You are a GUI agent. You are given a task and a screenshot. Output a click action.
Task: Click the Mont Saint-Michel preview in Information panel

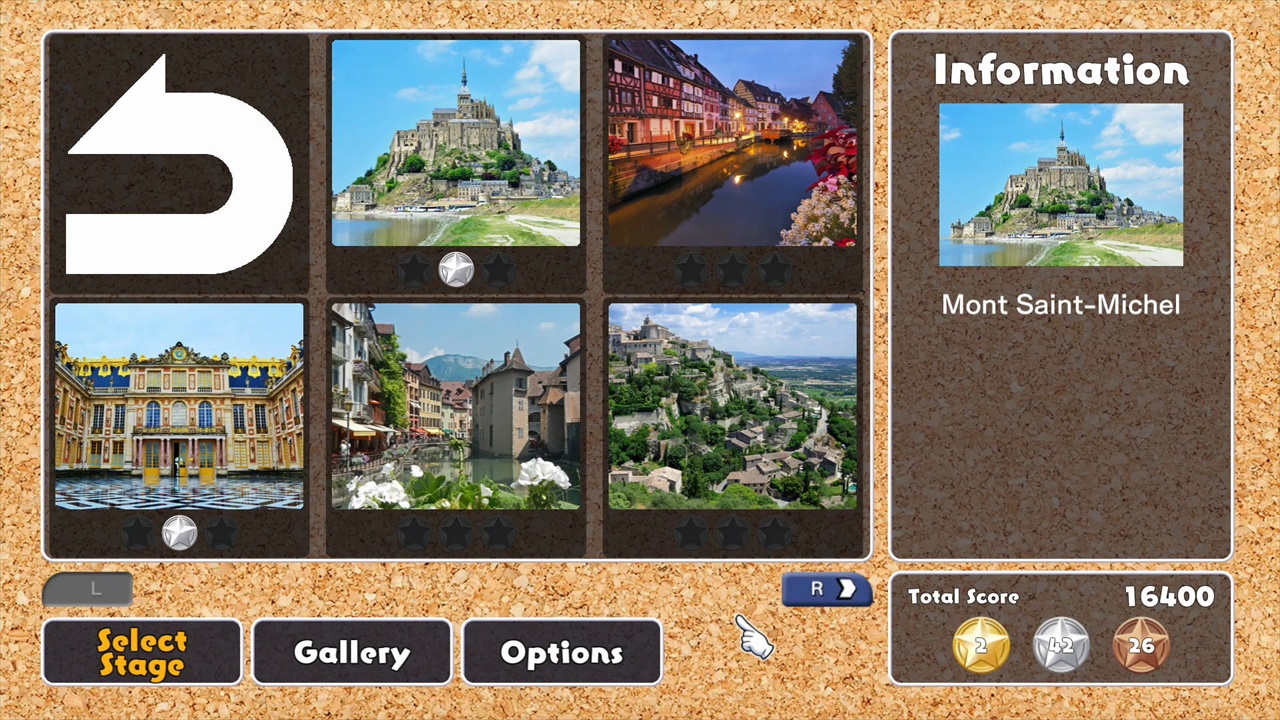point(1060,186)
